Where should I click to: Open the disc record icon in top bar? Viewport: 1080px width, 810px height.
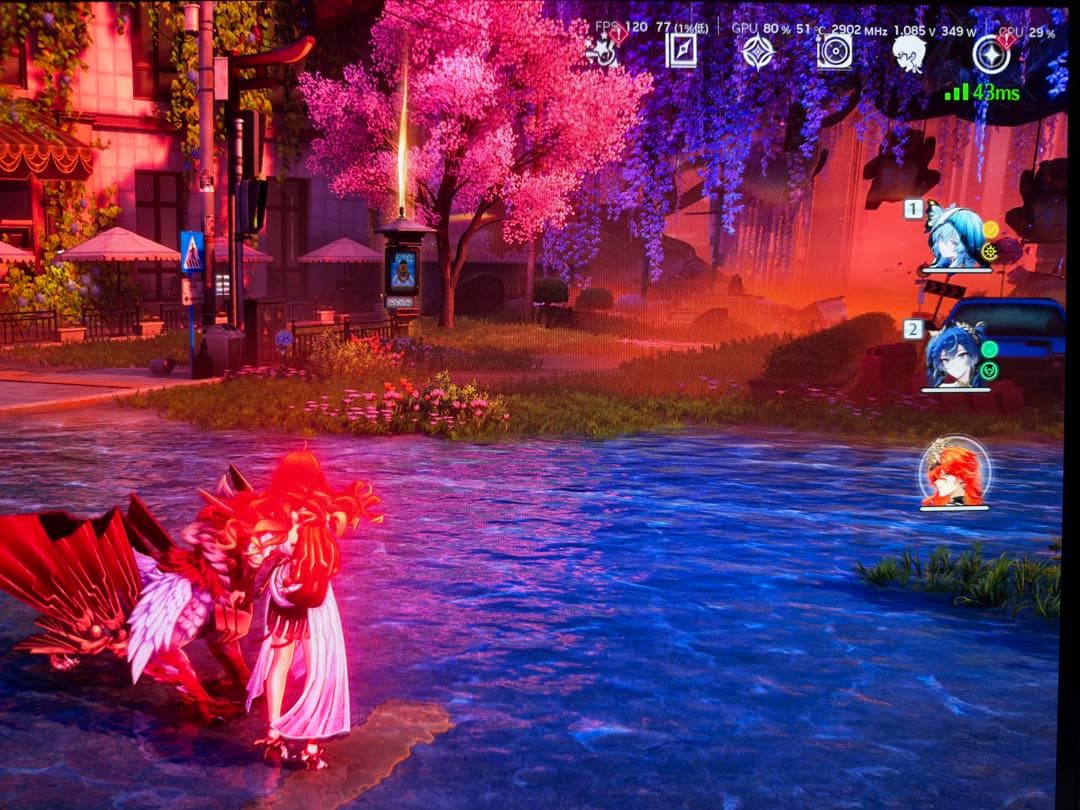834,51
